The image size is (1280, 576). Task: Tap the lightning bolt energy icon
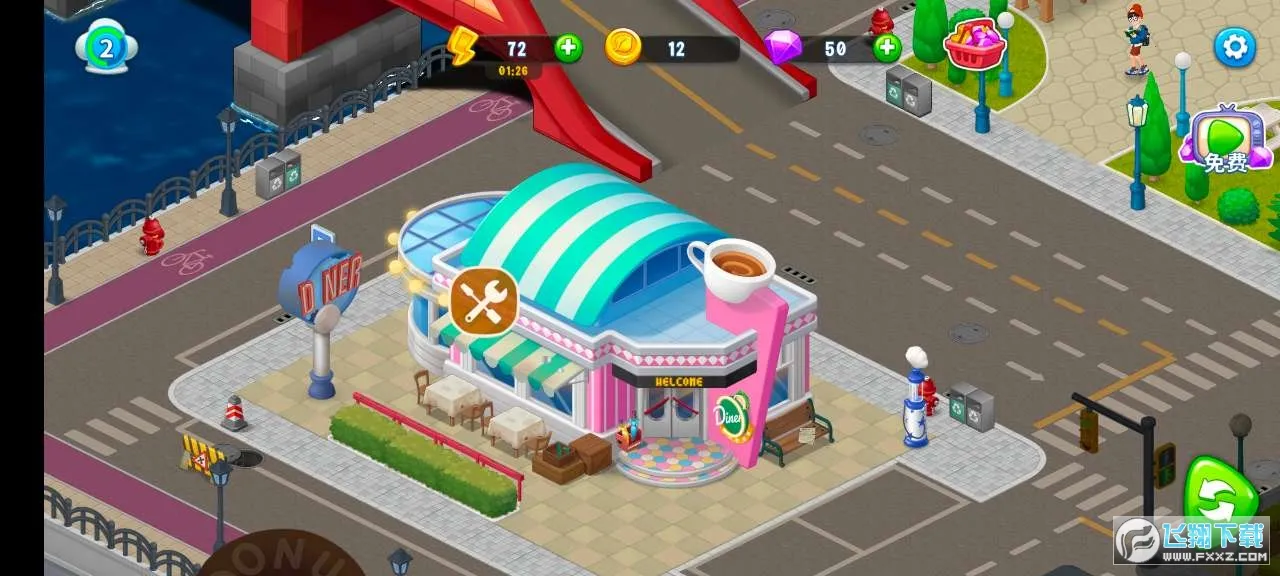pyautogui.click(x=463, y=47)
